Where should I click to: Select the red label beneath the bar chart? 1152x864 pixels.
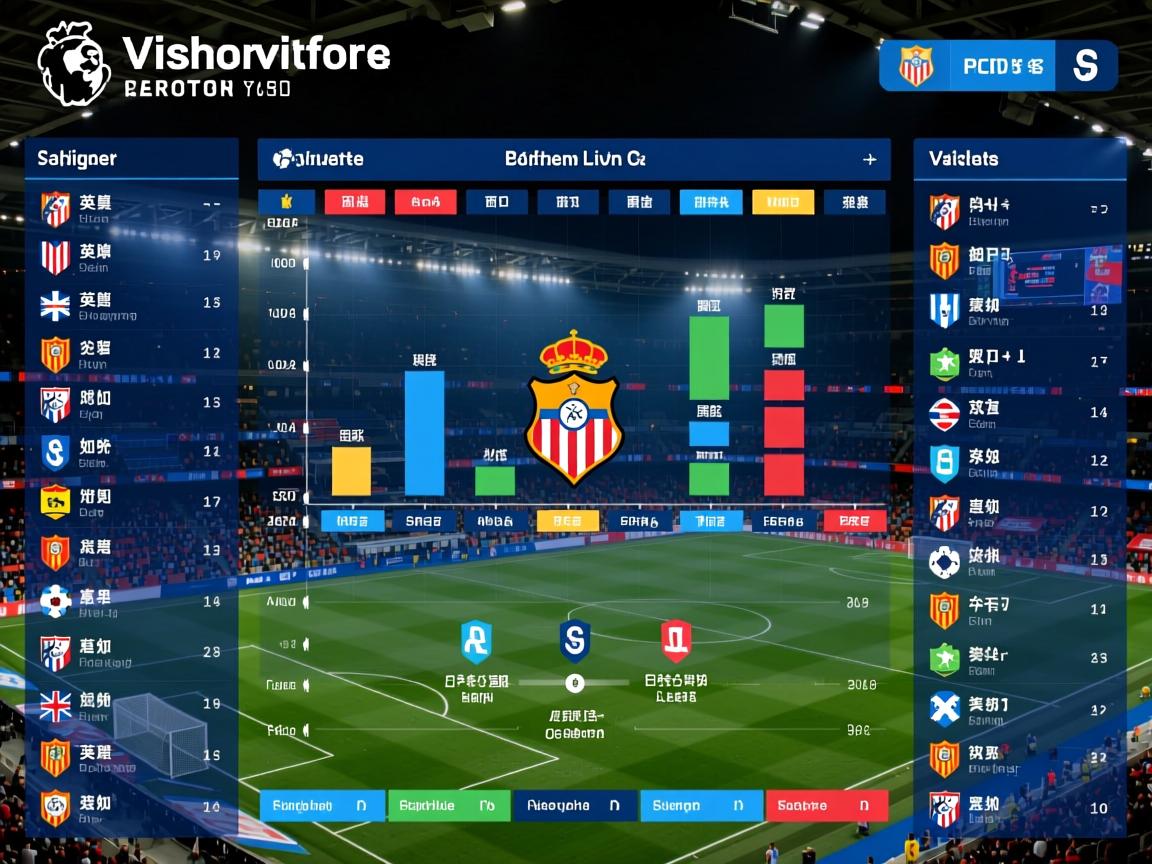tap(854, 521)
